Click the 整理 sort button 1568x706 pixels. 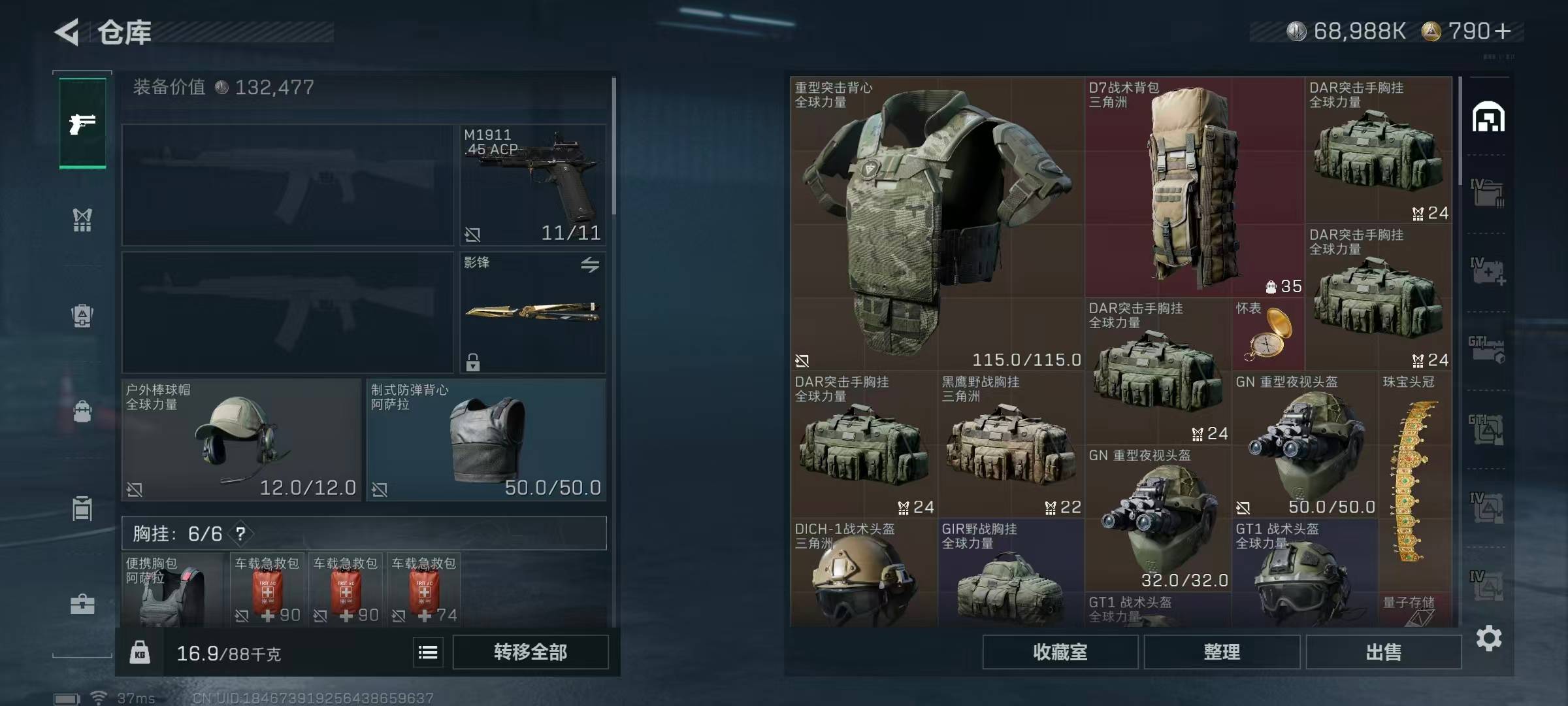pyautogui.click(x=1221, y=652)
